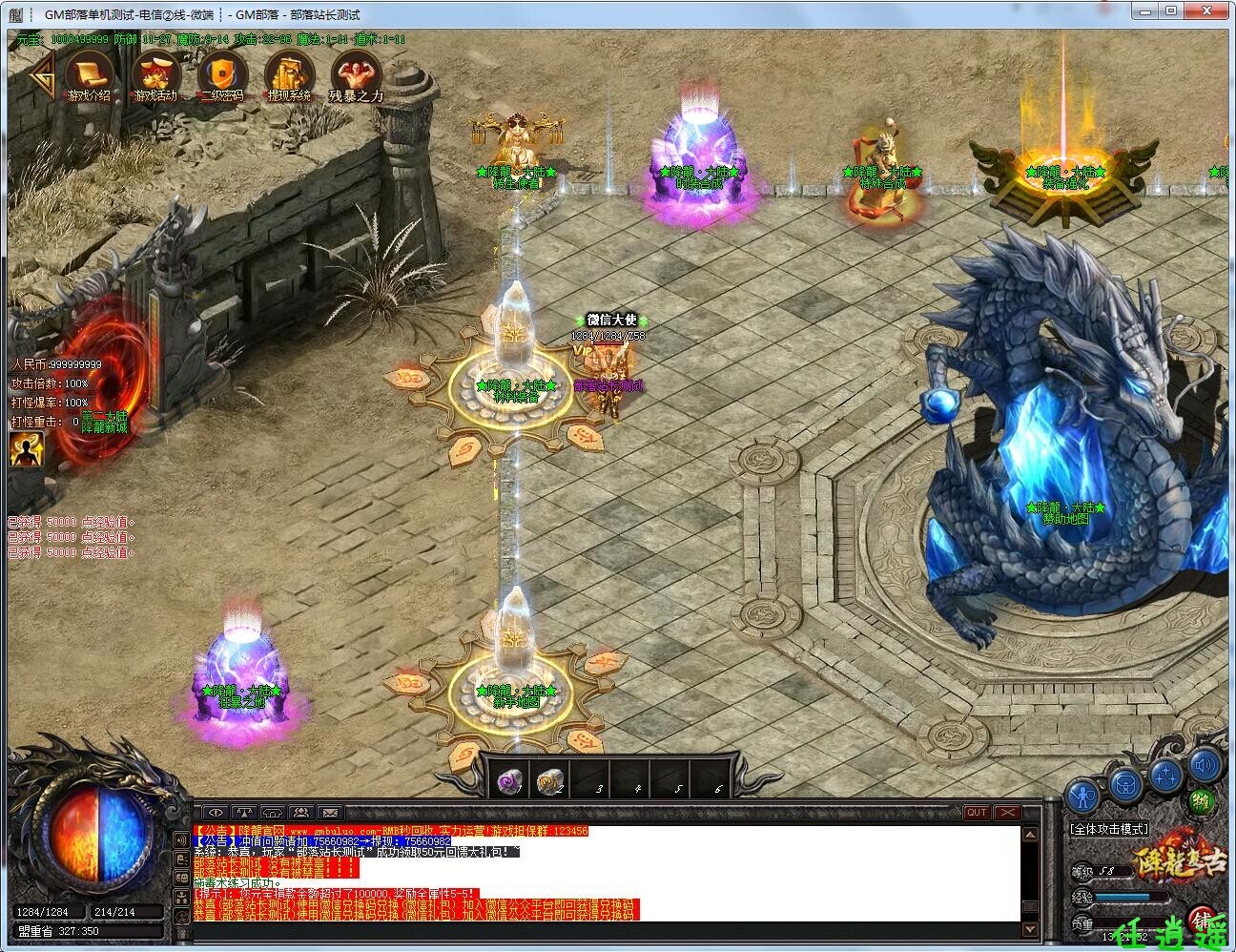Use the golden stone in hotbar slot 2
This screenshot has height=952, width=1236.
pos(549,782)
